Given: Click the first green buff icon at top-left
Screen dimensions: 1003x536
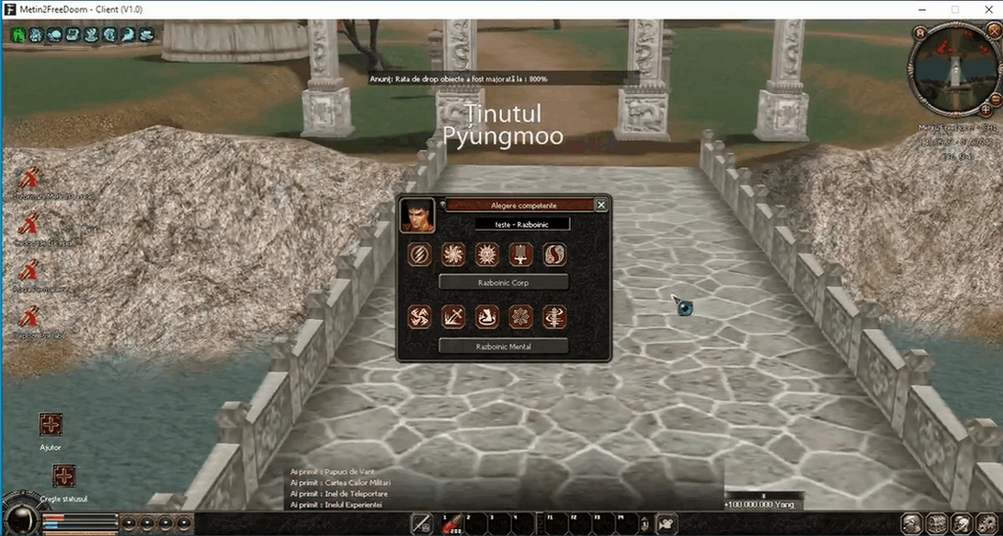Looking at the screenshot, I should pyautogui.click(x=19, y=34).
